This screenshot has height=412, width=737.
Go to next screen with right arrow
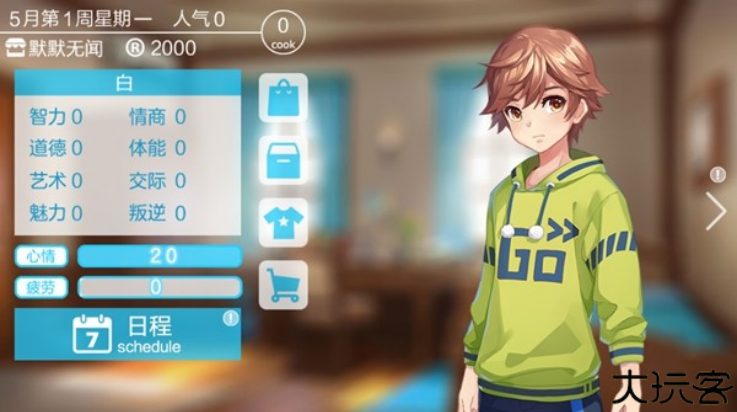(x=715, y=211)
